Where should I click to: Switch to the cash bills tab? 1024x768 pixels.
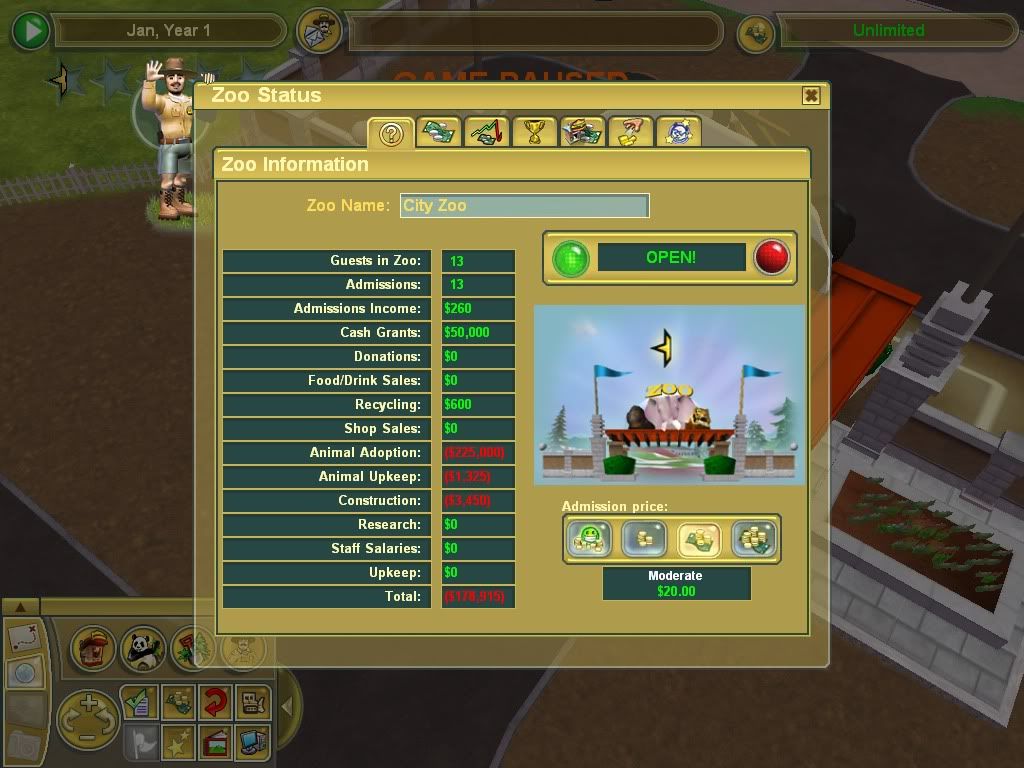click(439, 132)
